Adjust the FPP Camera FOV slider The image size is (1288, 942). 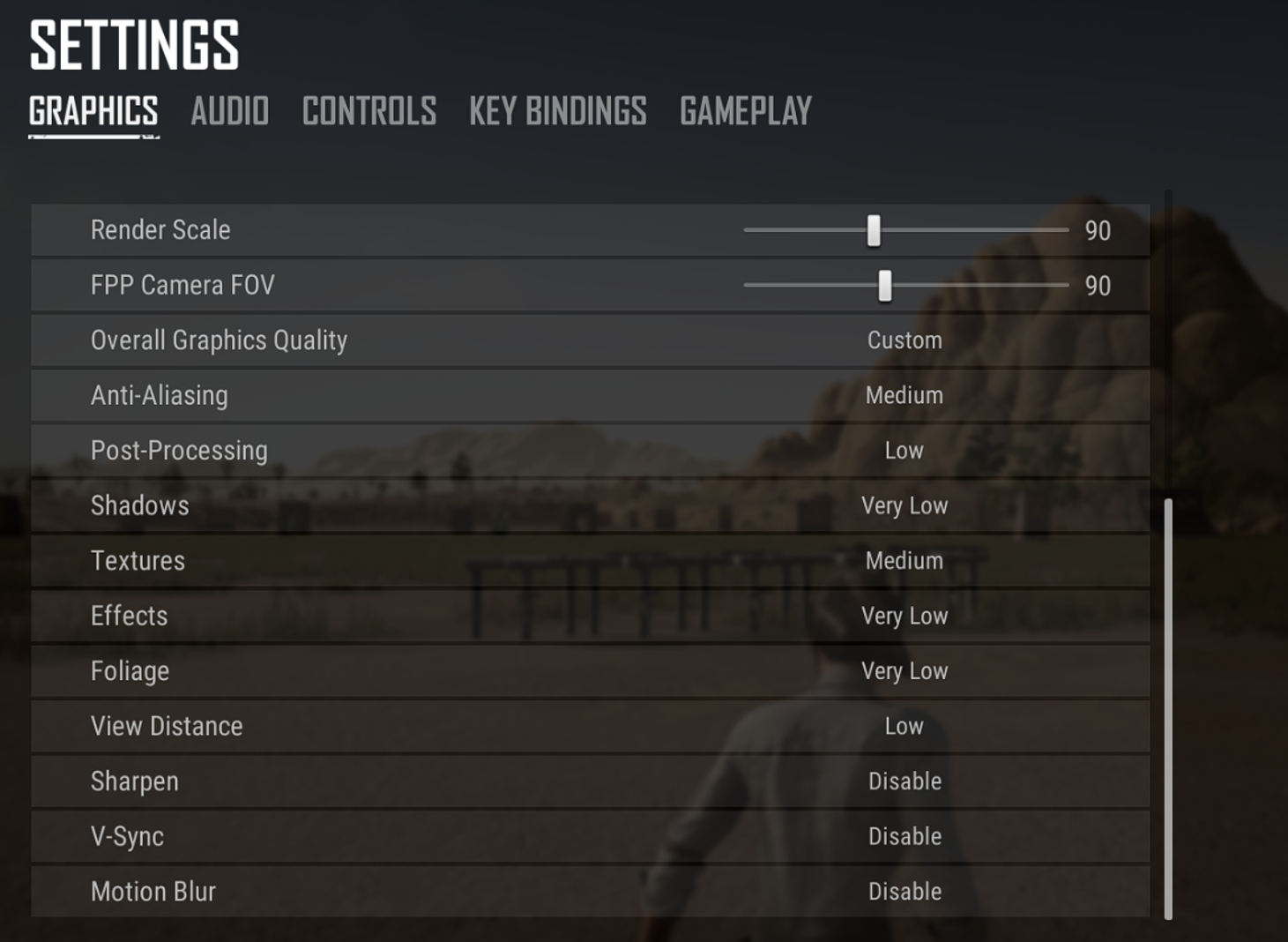coord(883,285)
